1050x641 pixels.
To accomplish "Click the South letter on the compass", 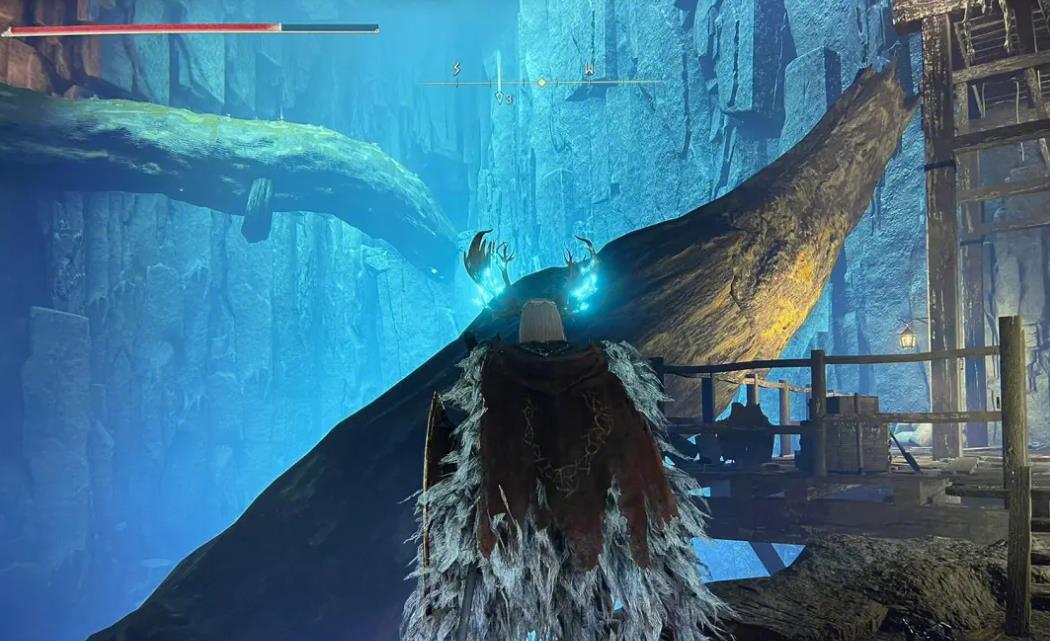I will (x=457, y=70).
